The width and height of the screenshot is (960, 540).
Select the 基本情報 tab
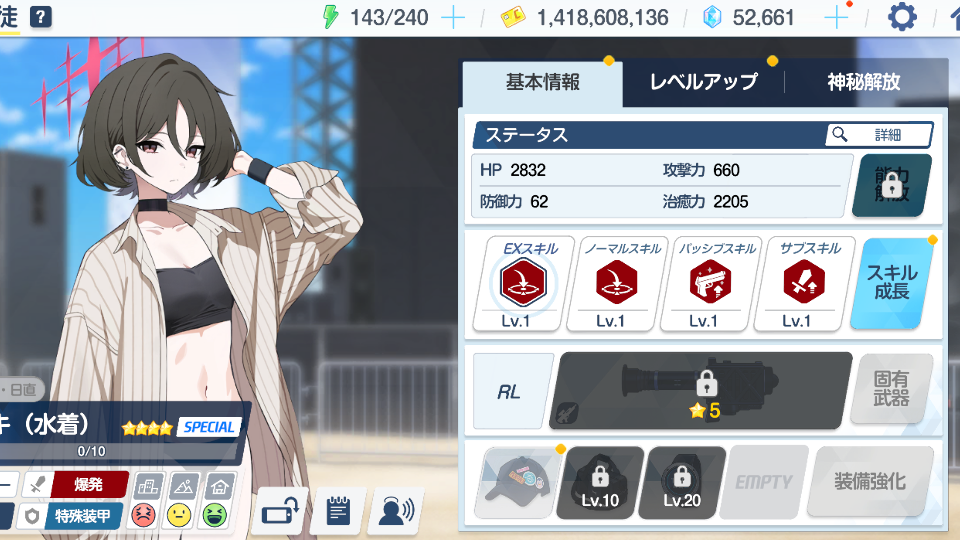point(542,83)
